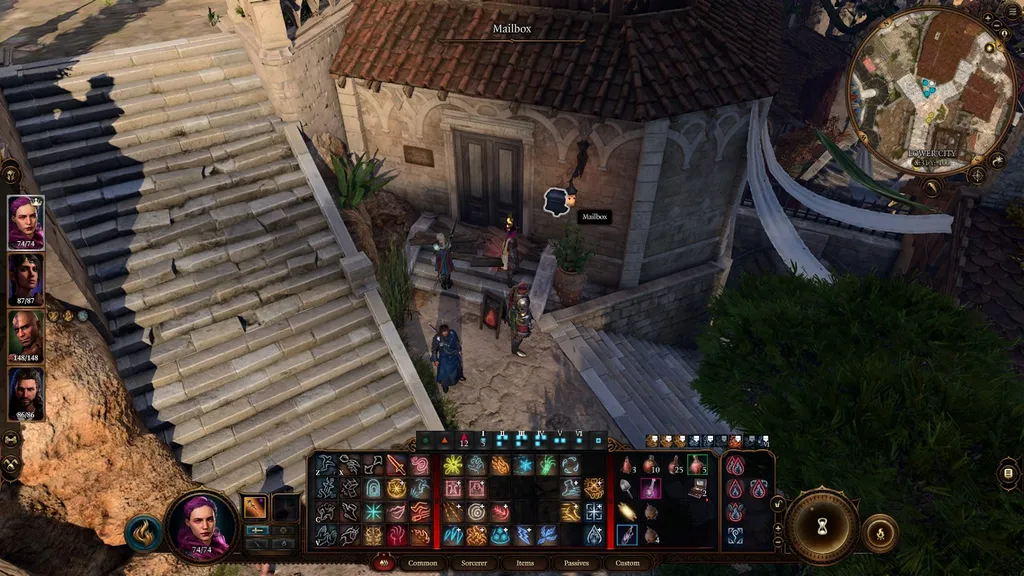
Task: Select the bearded party member with 86 HP
Action: point(26,393)
